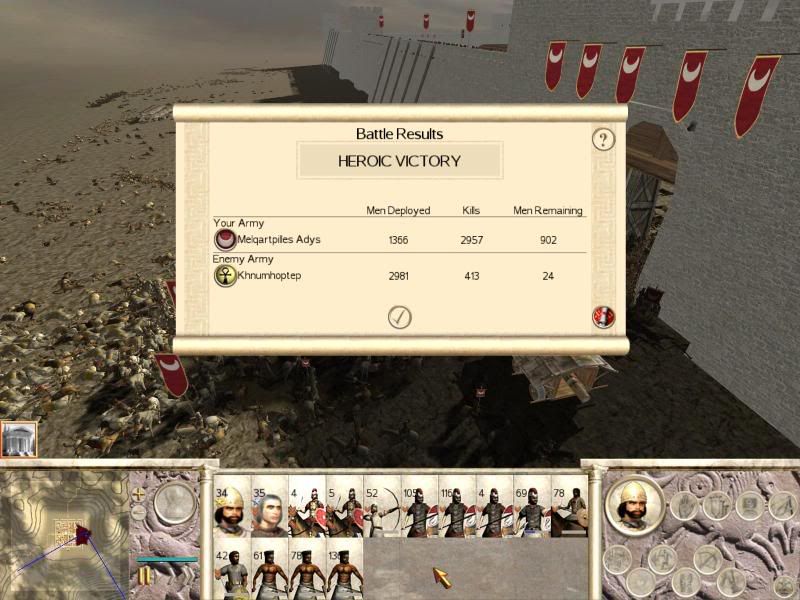Zoom in the minimap with plus button
The width and height of the screenshot is (800, 600).
[139, 493]
